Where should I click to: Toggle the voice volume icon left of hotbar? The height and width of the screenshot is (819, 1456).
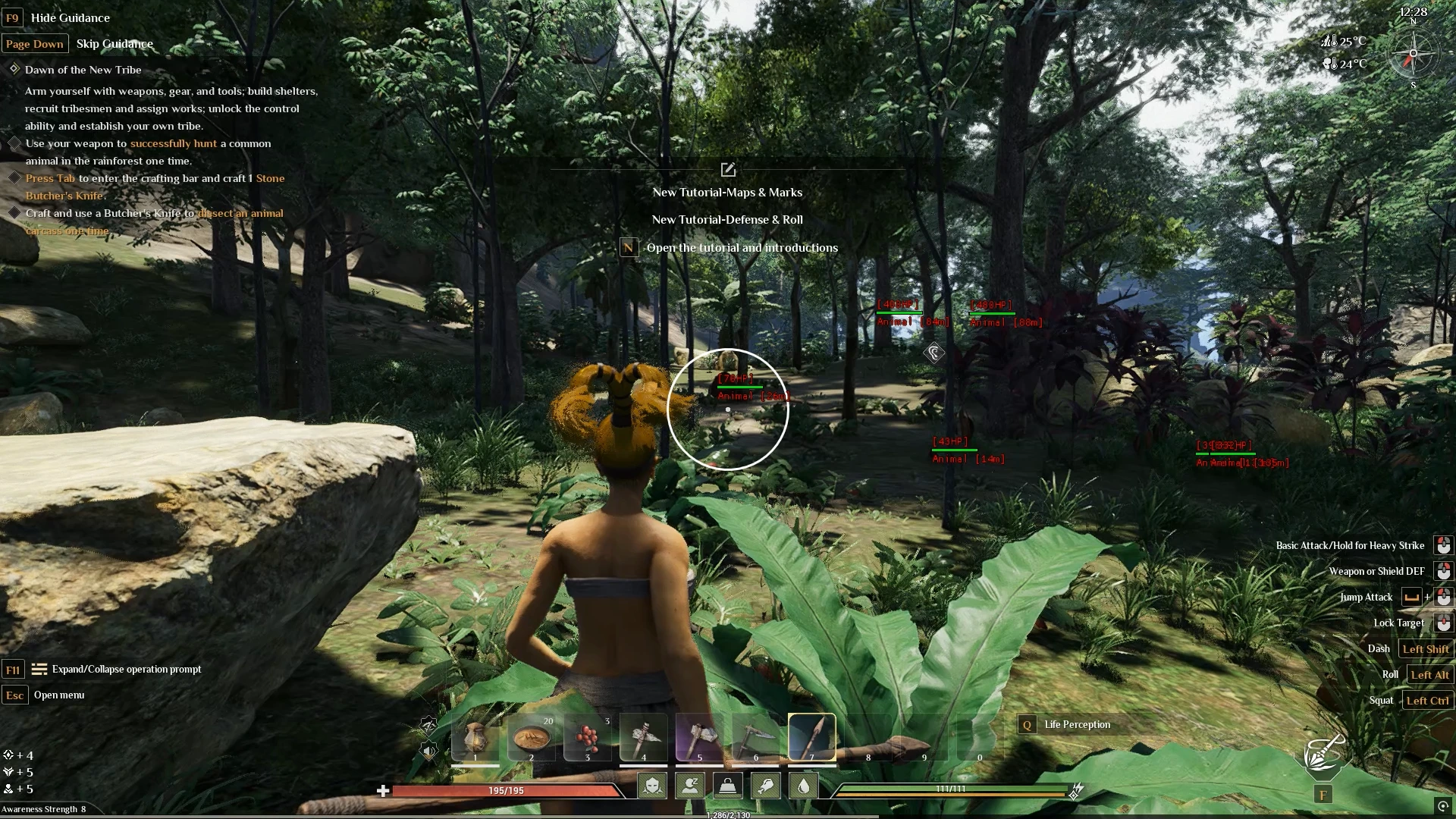click(428, 751)
